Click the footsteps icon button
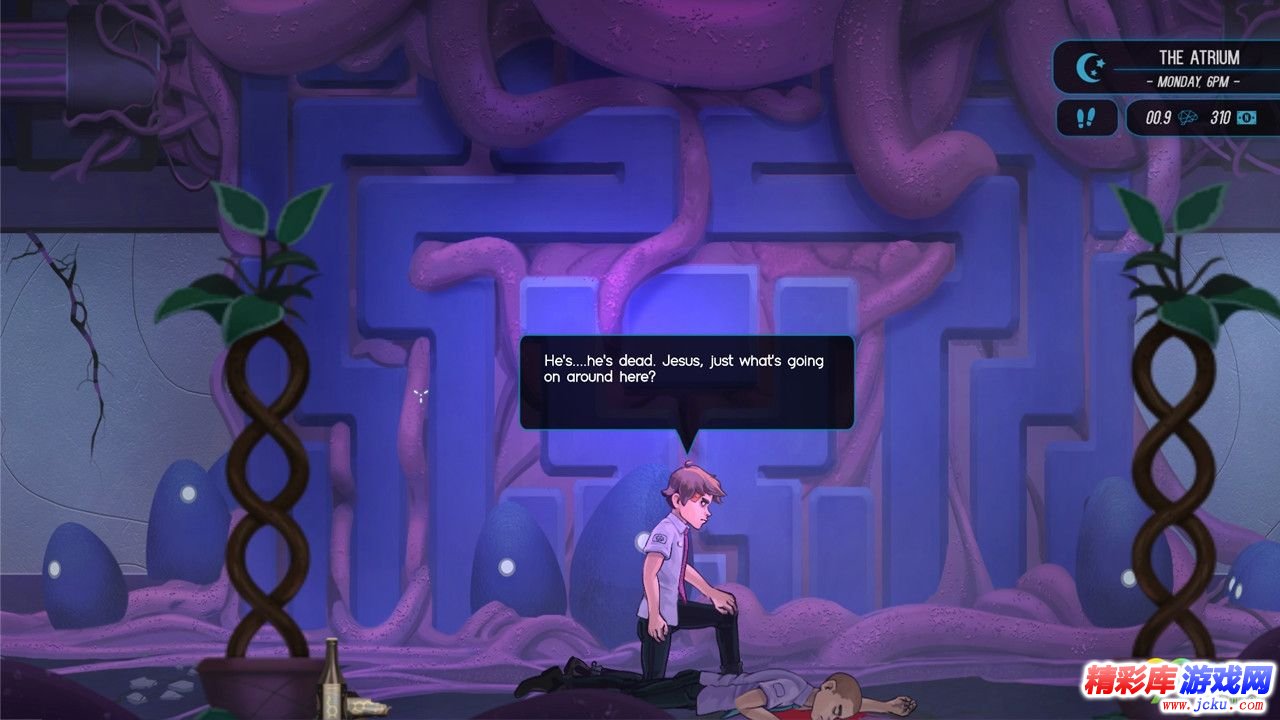This screenshot has width=1280, height=720. coord(1084,118)
